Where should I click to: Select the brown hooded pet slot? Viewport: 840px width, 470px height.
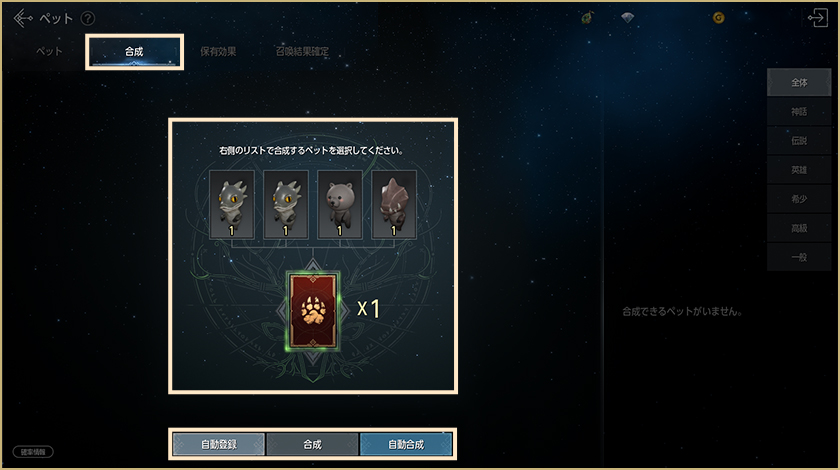tap(394, 204)
